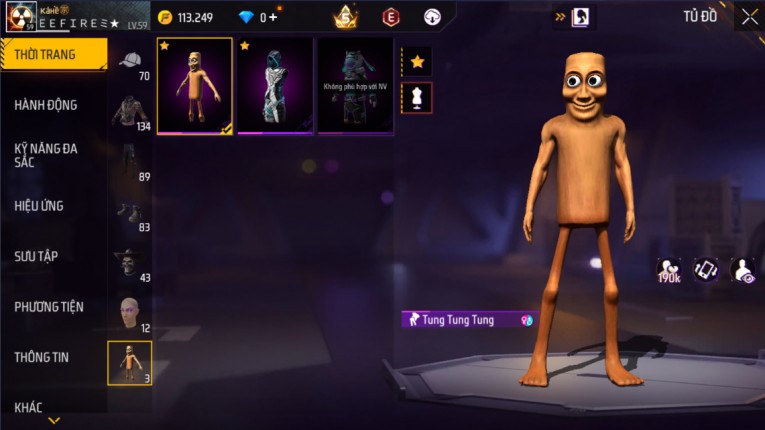
Task: Go to the Hiệu Ứng category
Action: (40, 206)
